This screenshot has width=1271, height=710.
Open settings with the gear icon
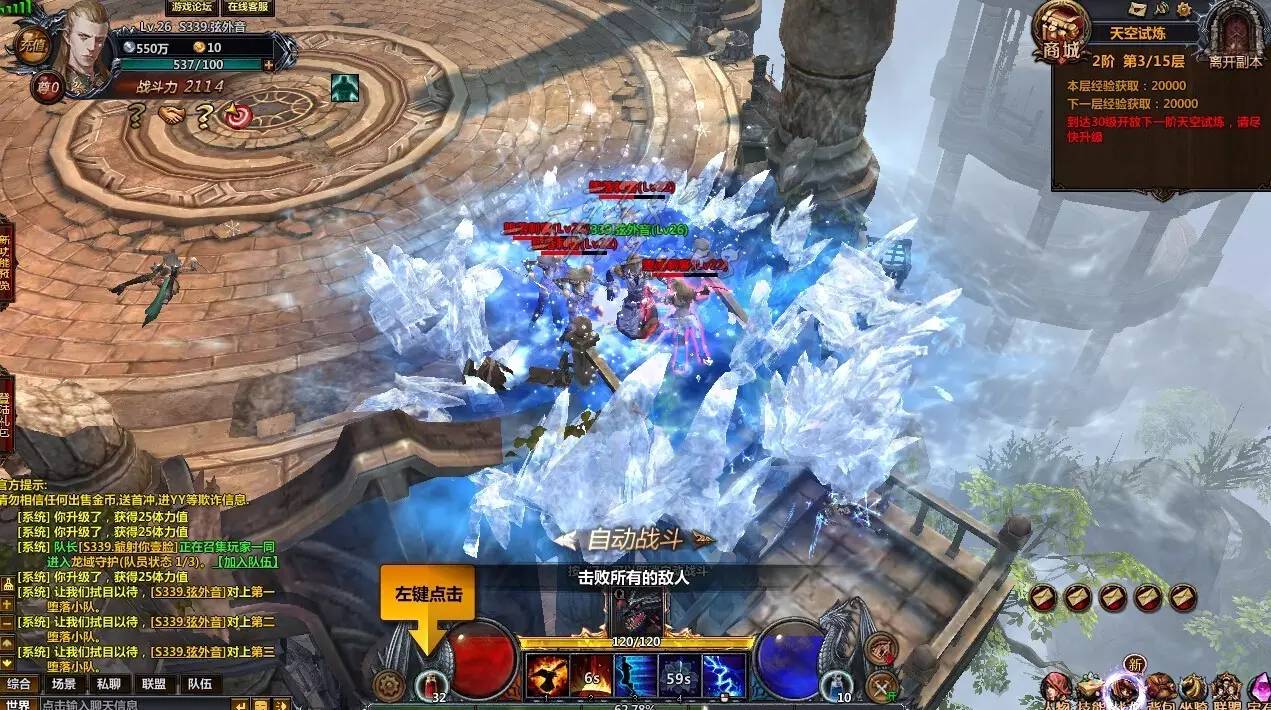click(x=388, y=685)
